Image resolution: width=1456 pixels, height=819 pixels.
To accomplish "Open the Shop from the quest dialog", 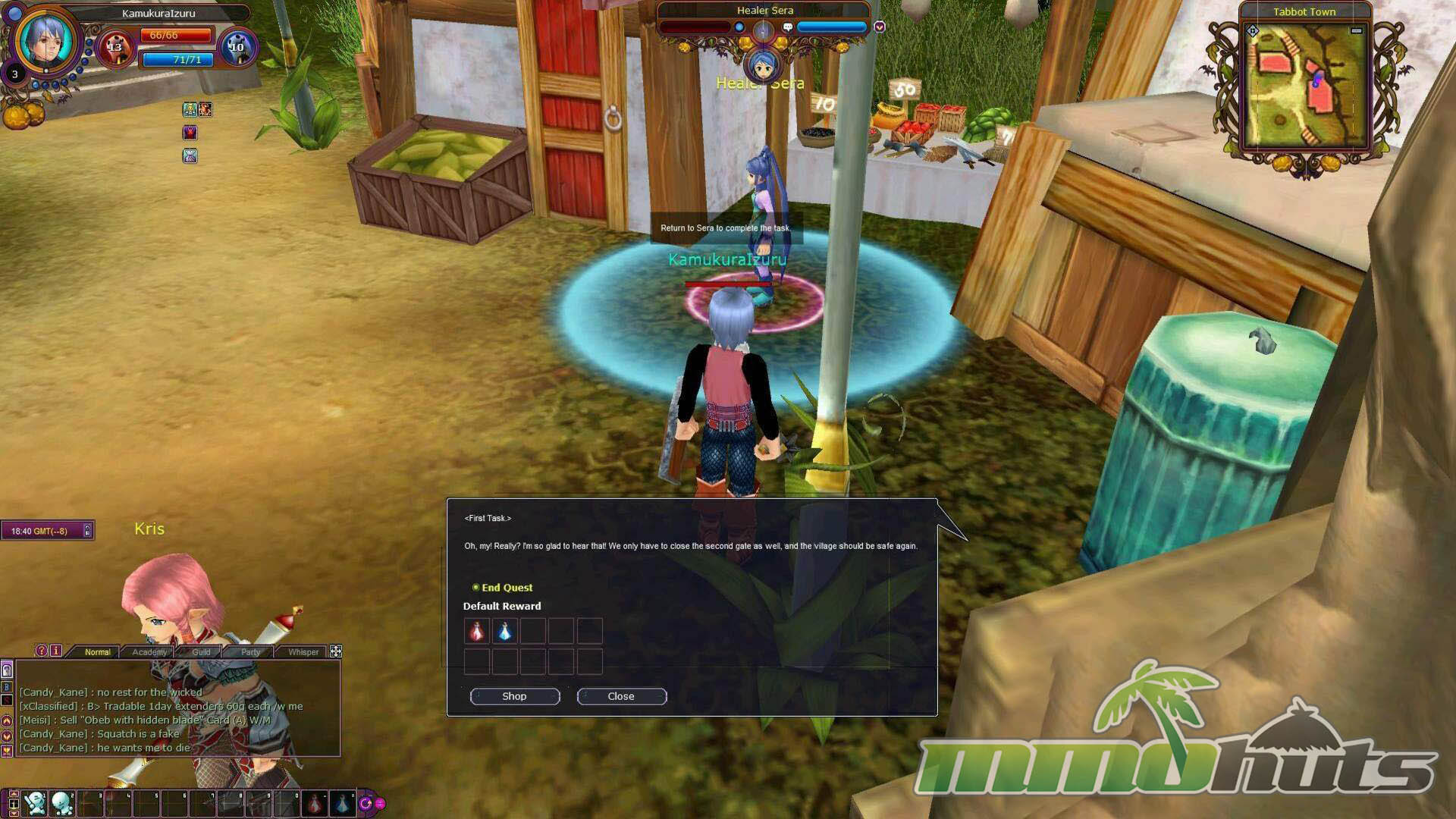I will click(514, 696).
